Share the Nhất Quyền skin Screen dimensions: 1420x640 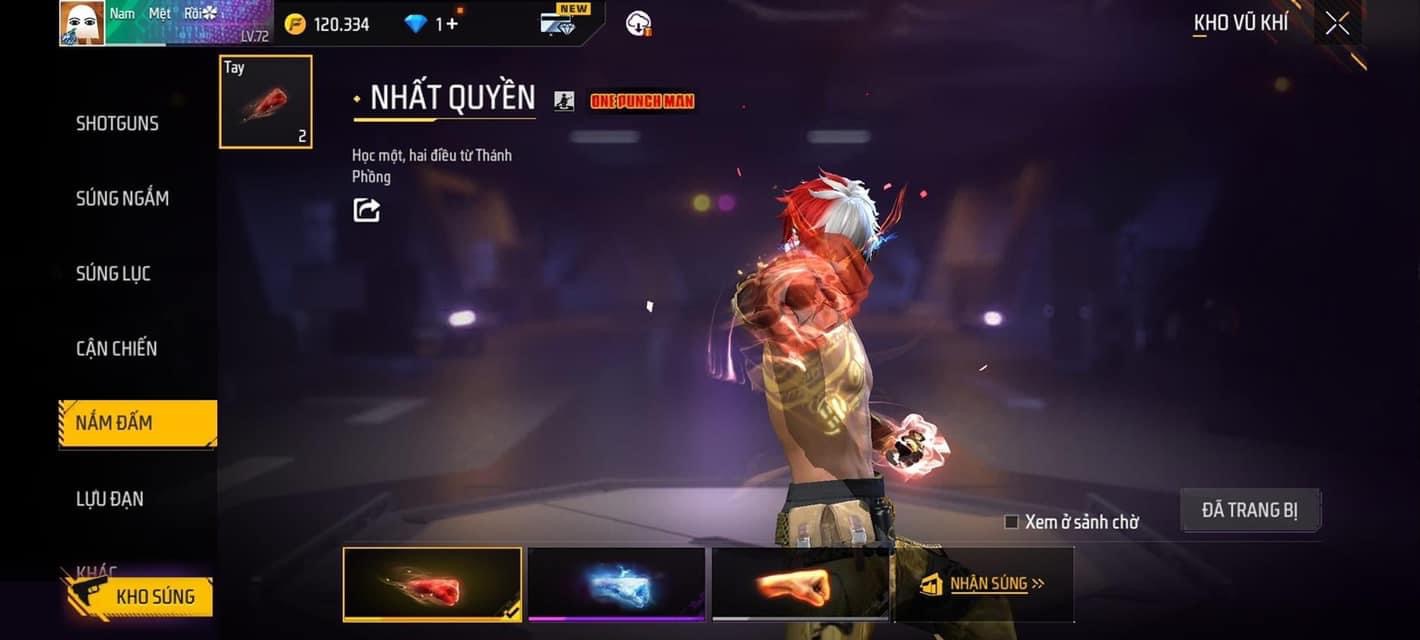[x=367, y=210]
